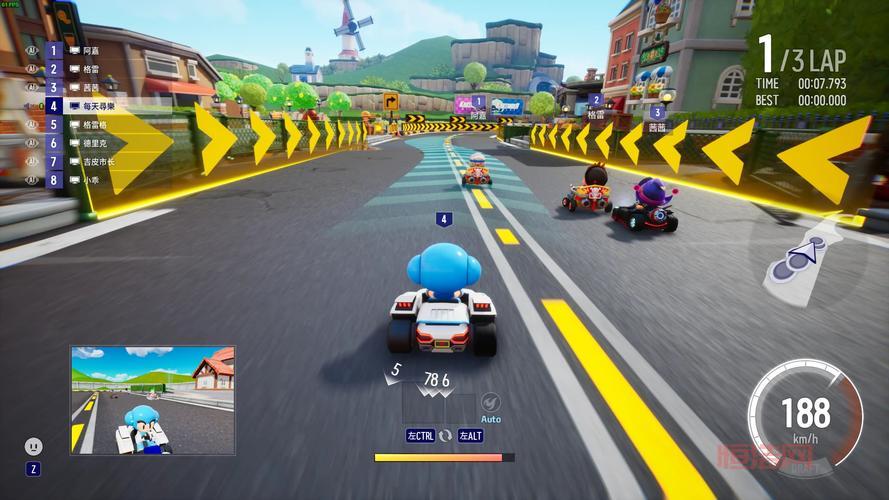Choose 格雷格 in fifth place
The width and height of the screenshot is (889, 500).
click(94, 125)
